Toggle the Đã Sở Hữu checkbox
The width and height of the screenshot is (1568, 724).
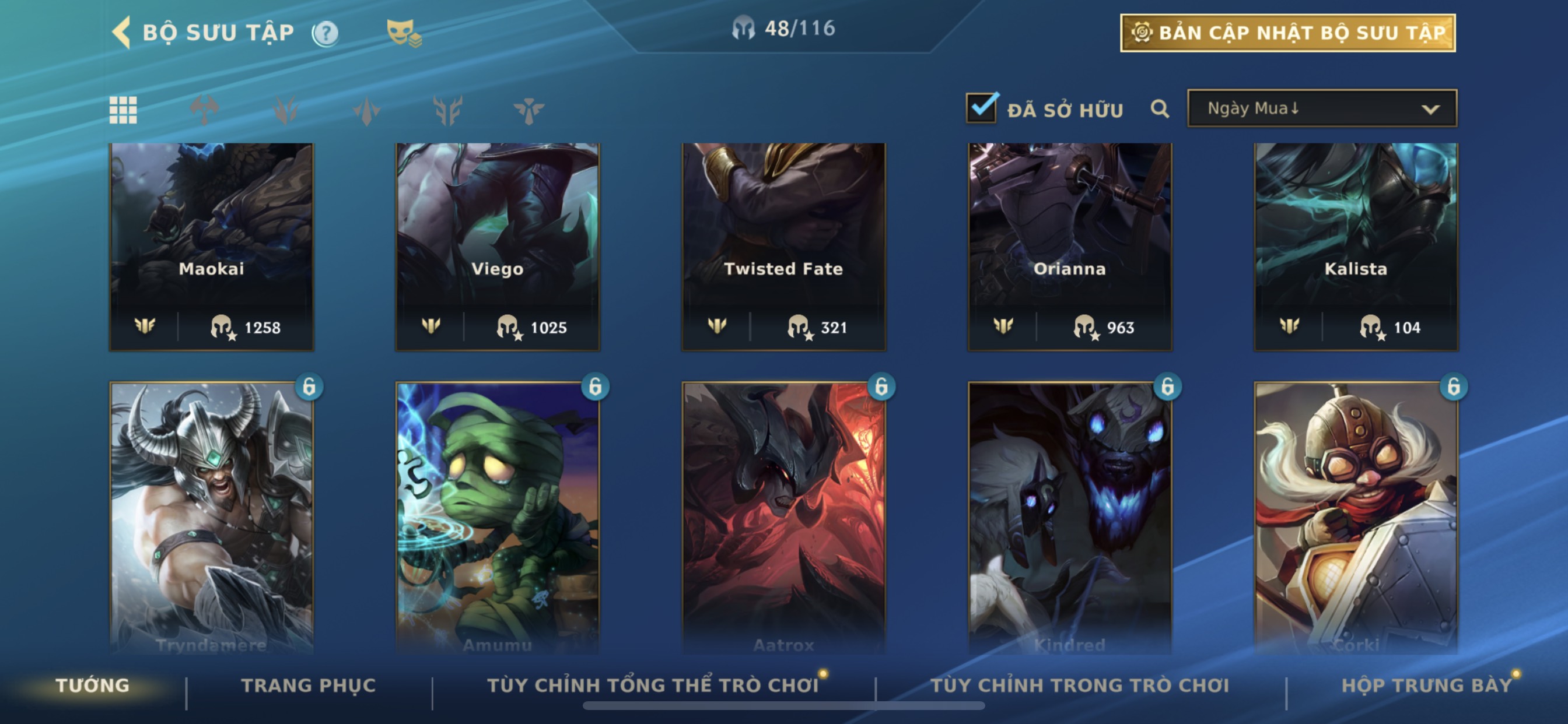click(982, 108)
